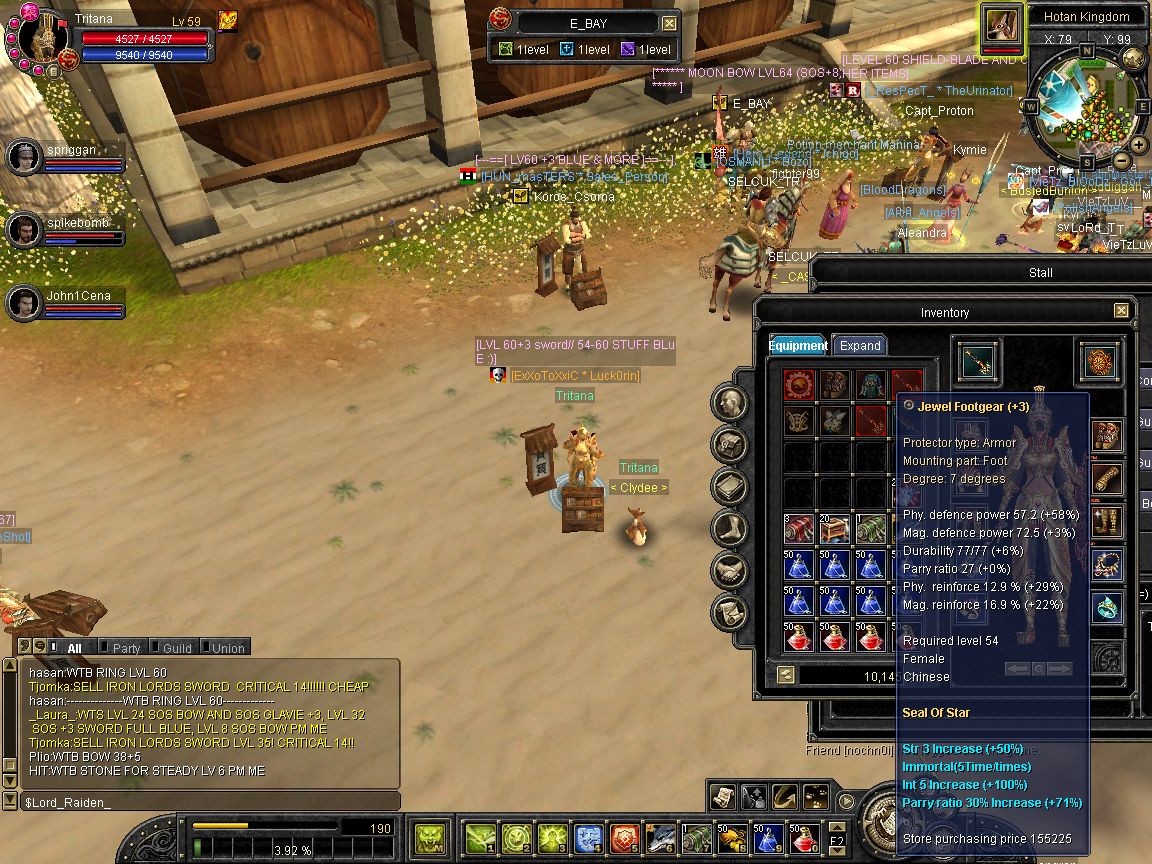Select party member John1Cena's portrait
This screenshot has height=864, width=1152.
coord(23,303)
